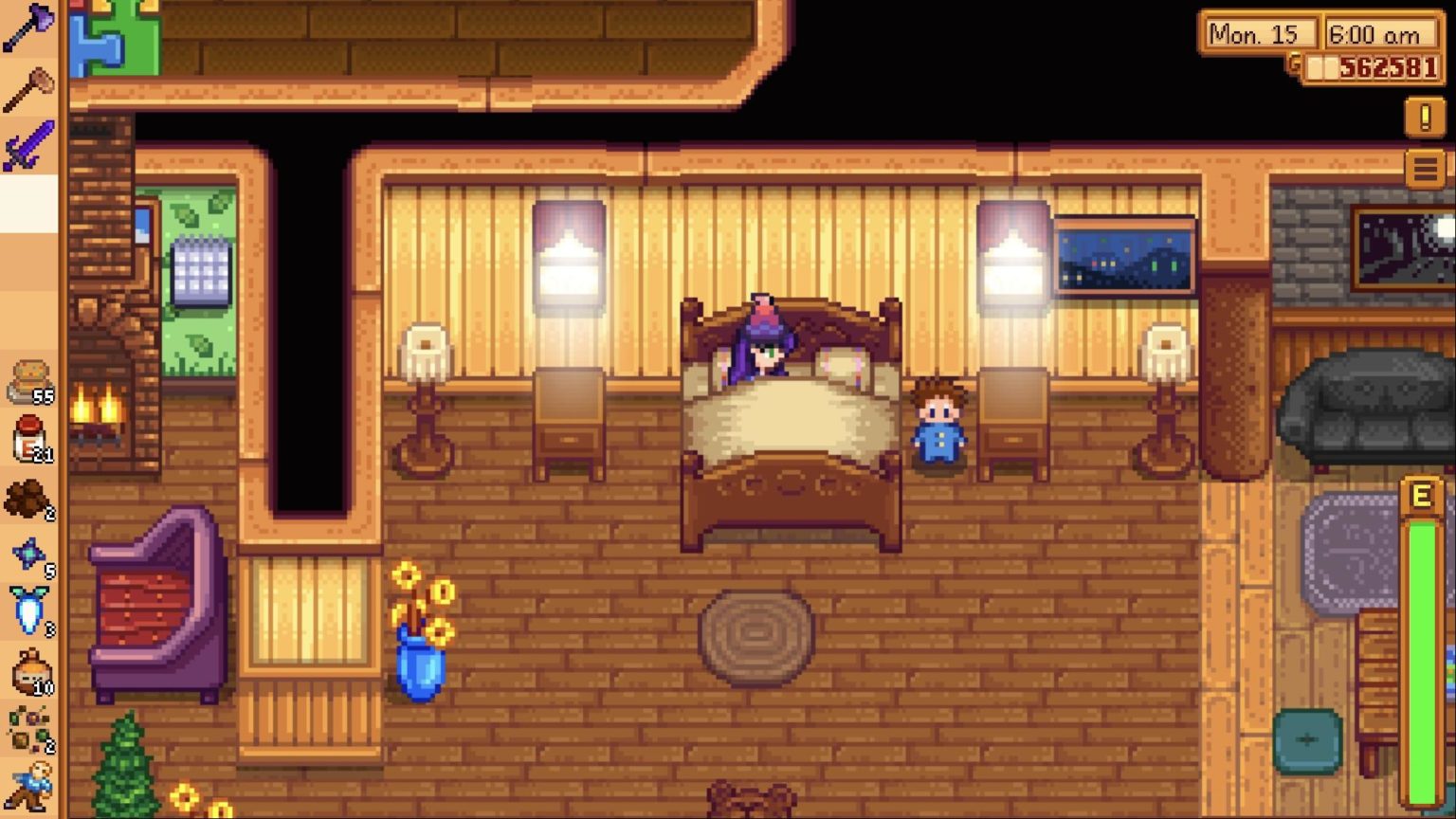Talk to the toddler beside the bed
This screenshot has width=1456, height=819.
[938, 422]
